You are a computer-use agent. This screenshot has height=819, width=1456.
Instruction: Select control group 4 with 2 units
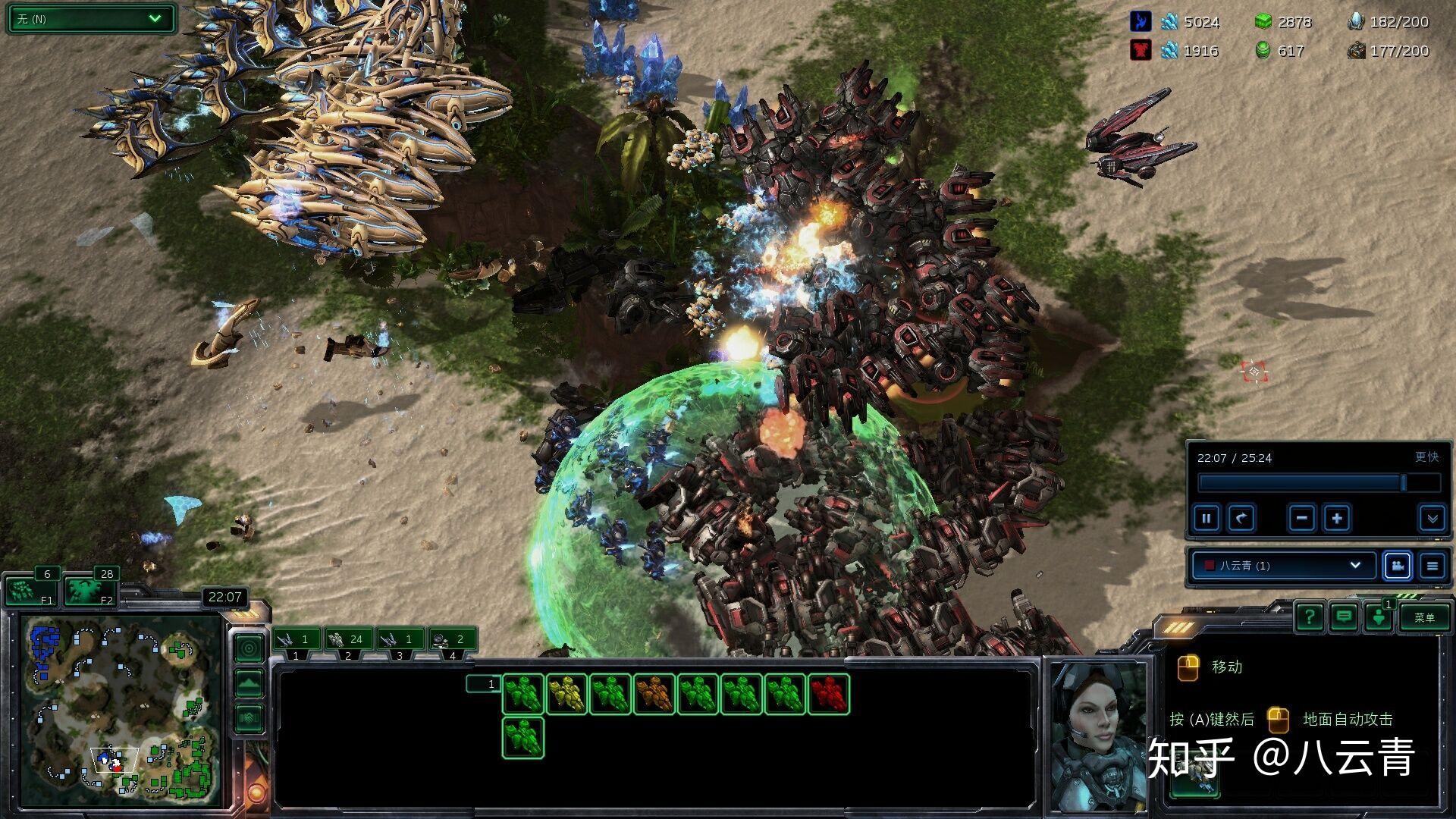(x=452, y=640)
